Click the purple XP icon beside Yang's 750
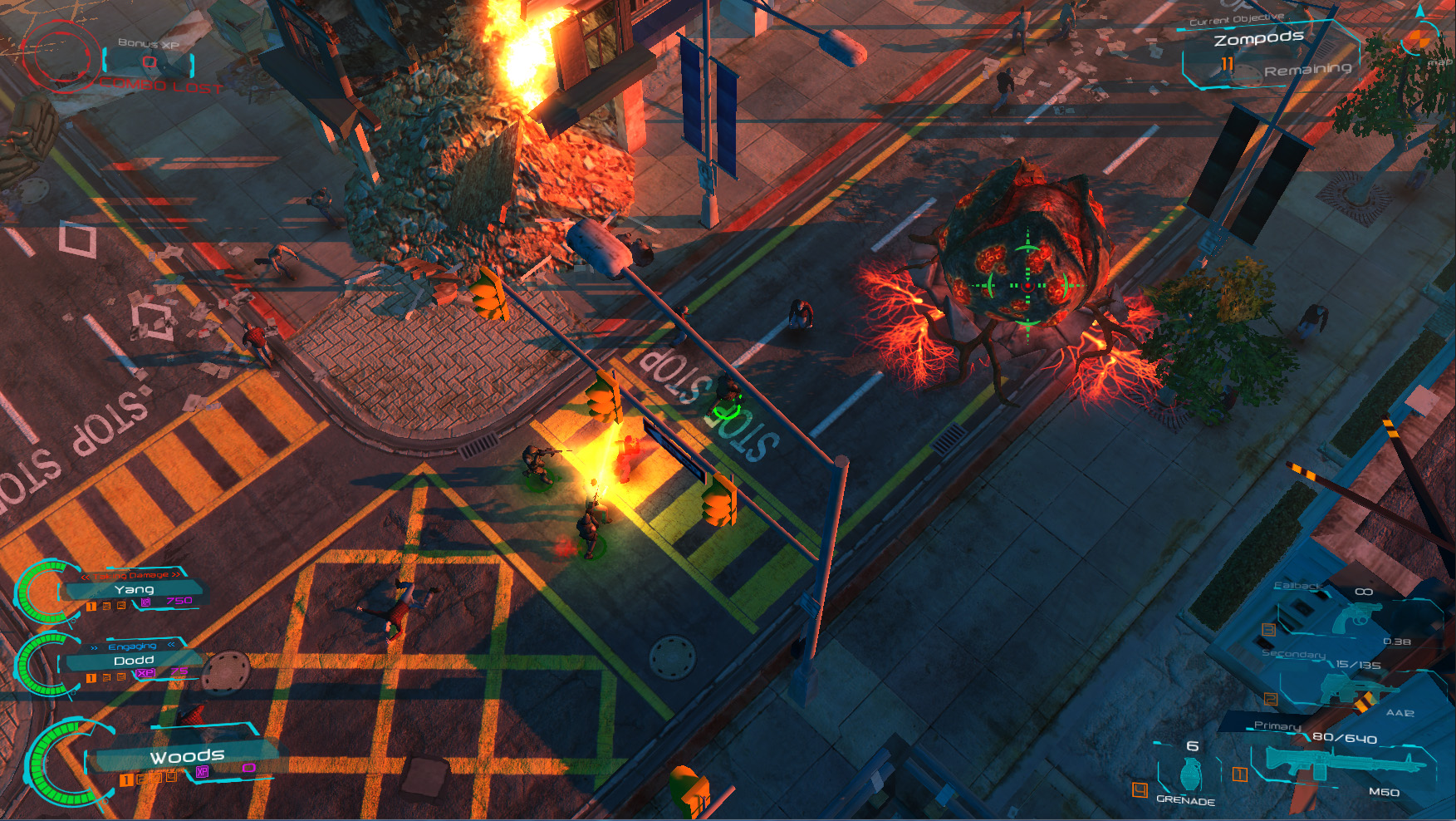The image size is (1456, 821). (145, 602)
